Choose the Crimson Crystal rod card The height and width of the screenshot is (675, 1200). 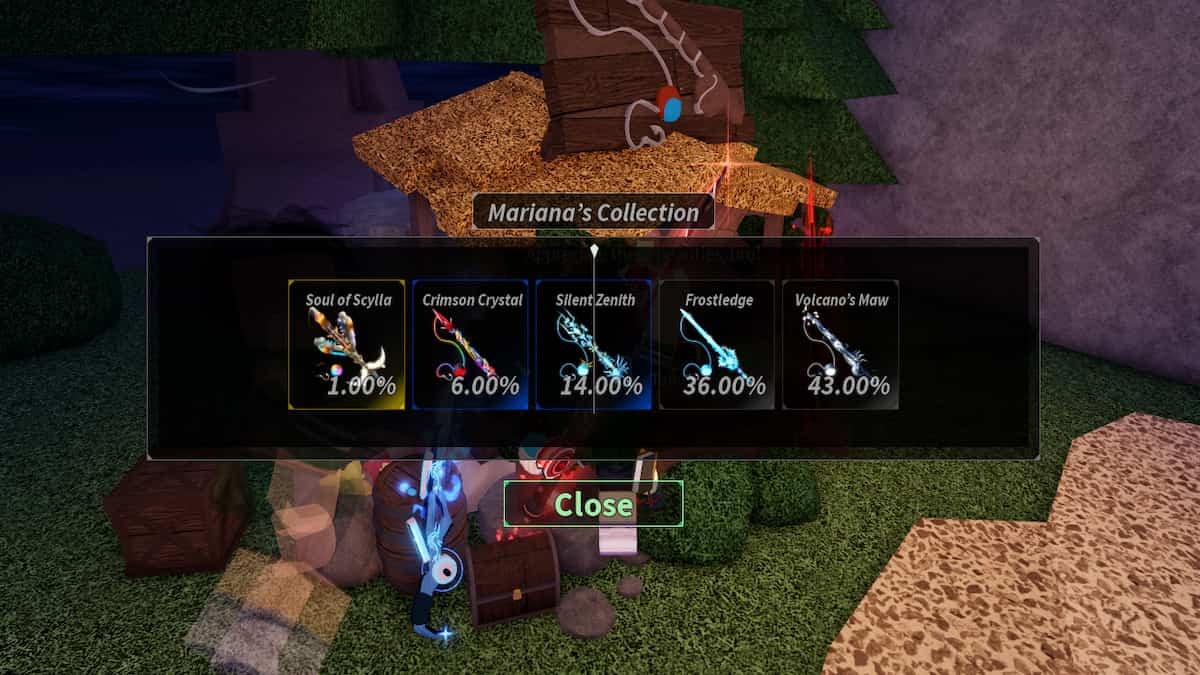[470, 345]
